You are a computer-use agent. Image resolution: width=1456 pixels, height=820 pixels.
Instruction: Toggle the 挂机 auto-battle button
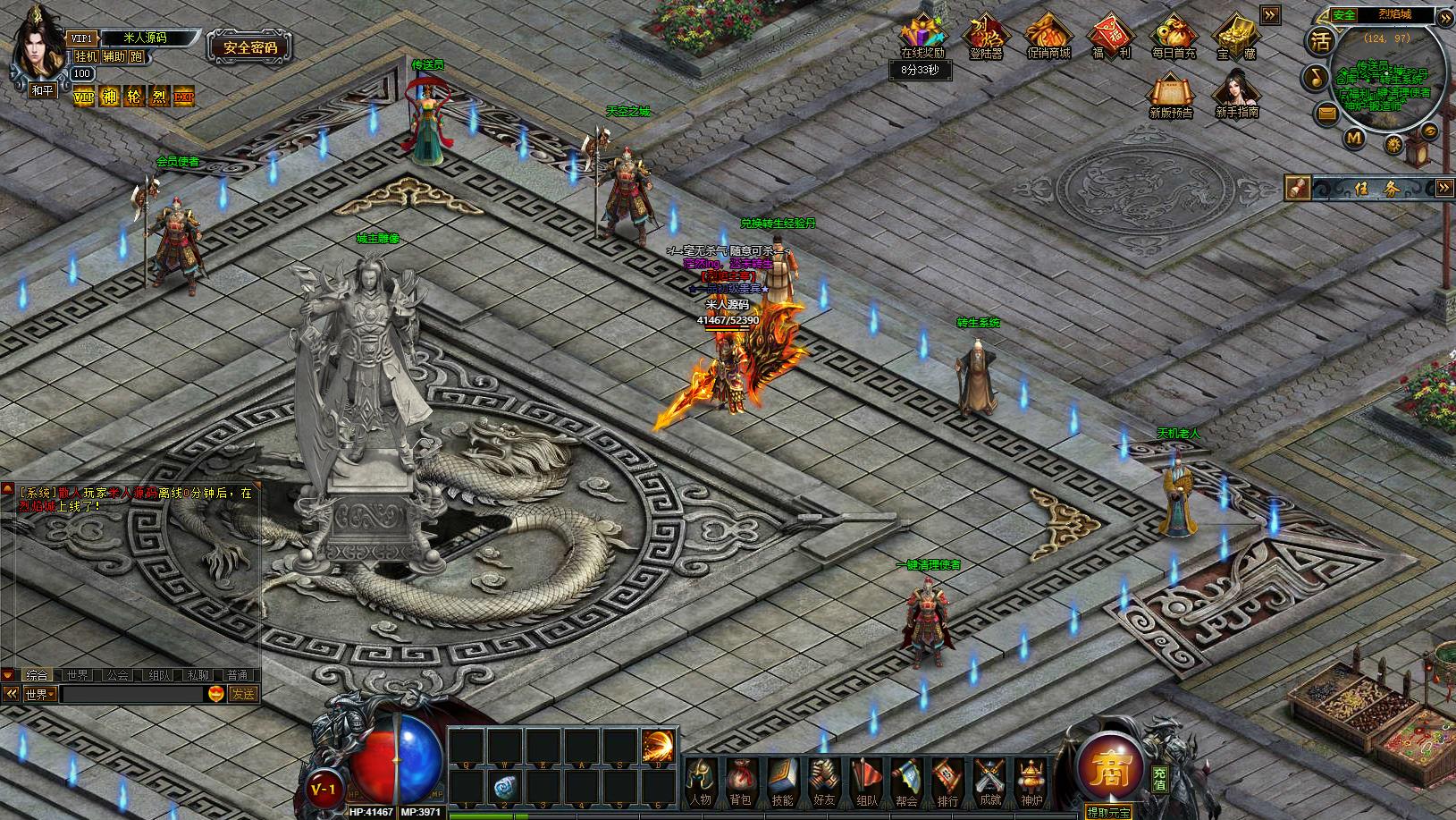86,56
